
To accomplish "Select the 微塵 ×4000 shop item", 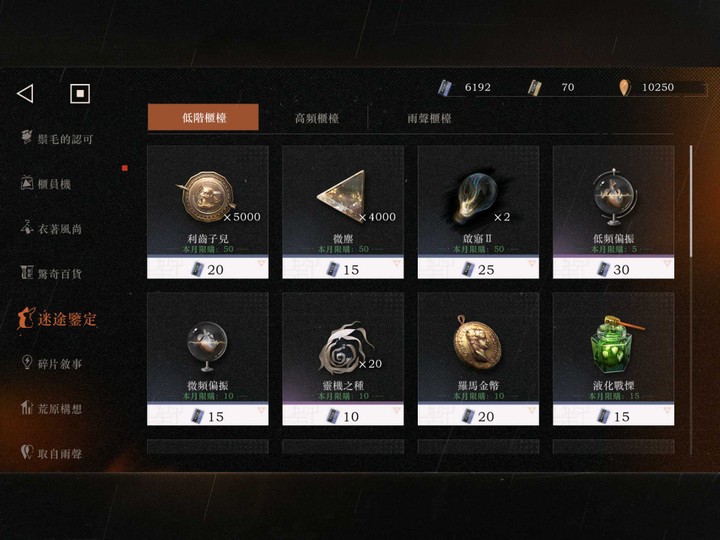I will [343, 212].
